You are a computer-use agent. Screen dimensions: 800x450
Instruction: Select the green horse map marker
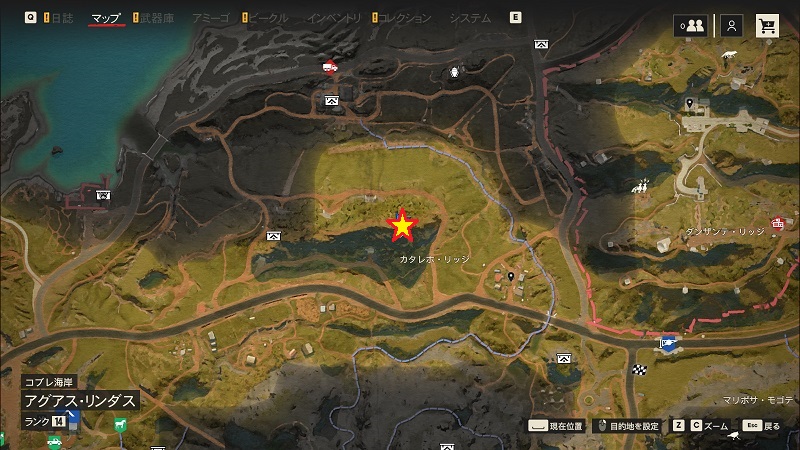(x=119, y=424)
